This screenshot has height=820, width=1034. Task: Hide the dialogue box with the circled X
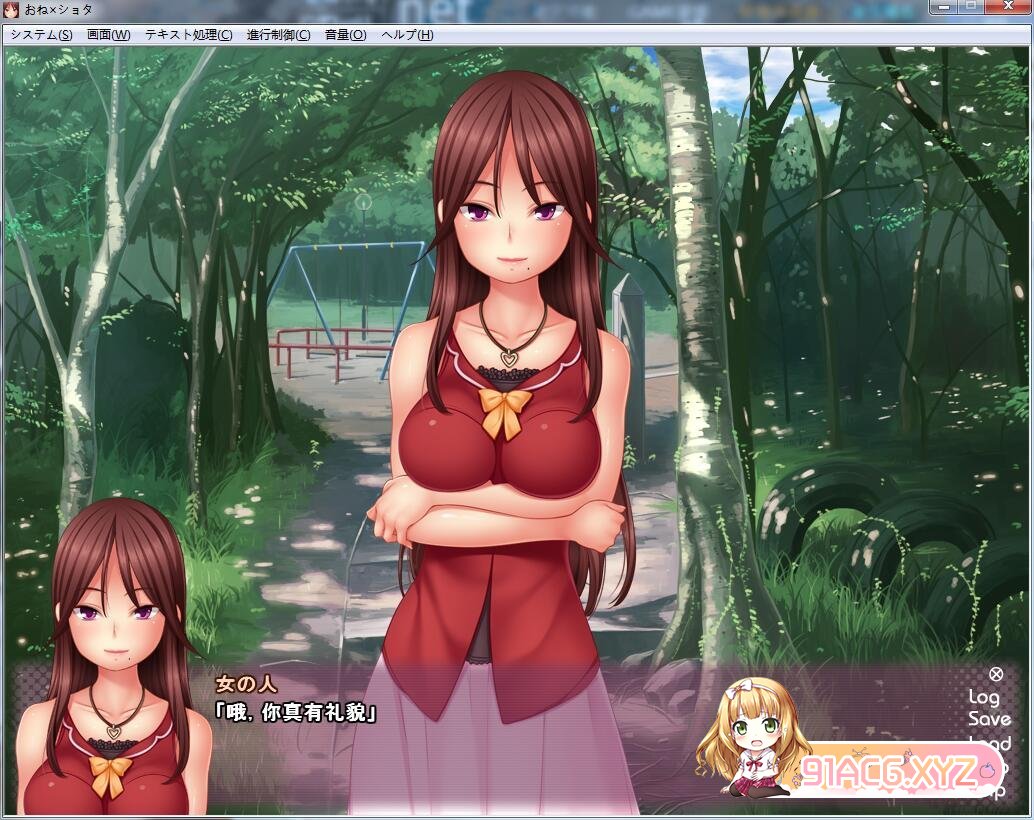(996, 675)
